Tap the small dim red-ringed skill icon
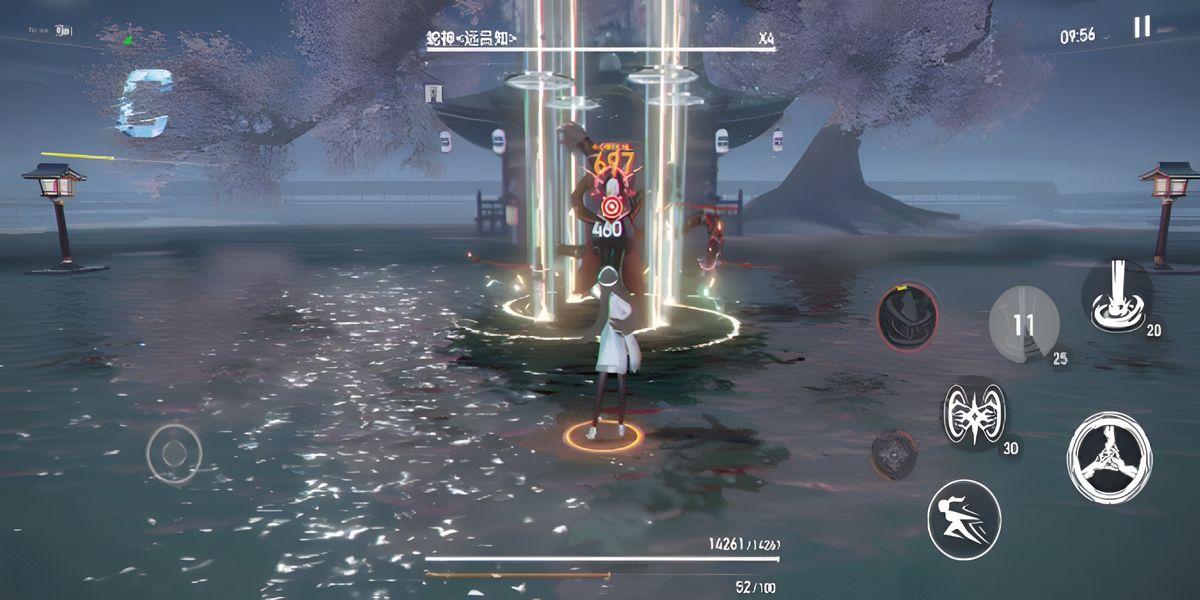Viewport: 1200px width, 600px height. 893,454
